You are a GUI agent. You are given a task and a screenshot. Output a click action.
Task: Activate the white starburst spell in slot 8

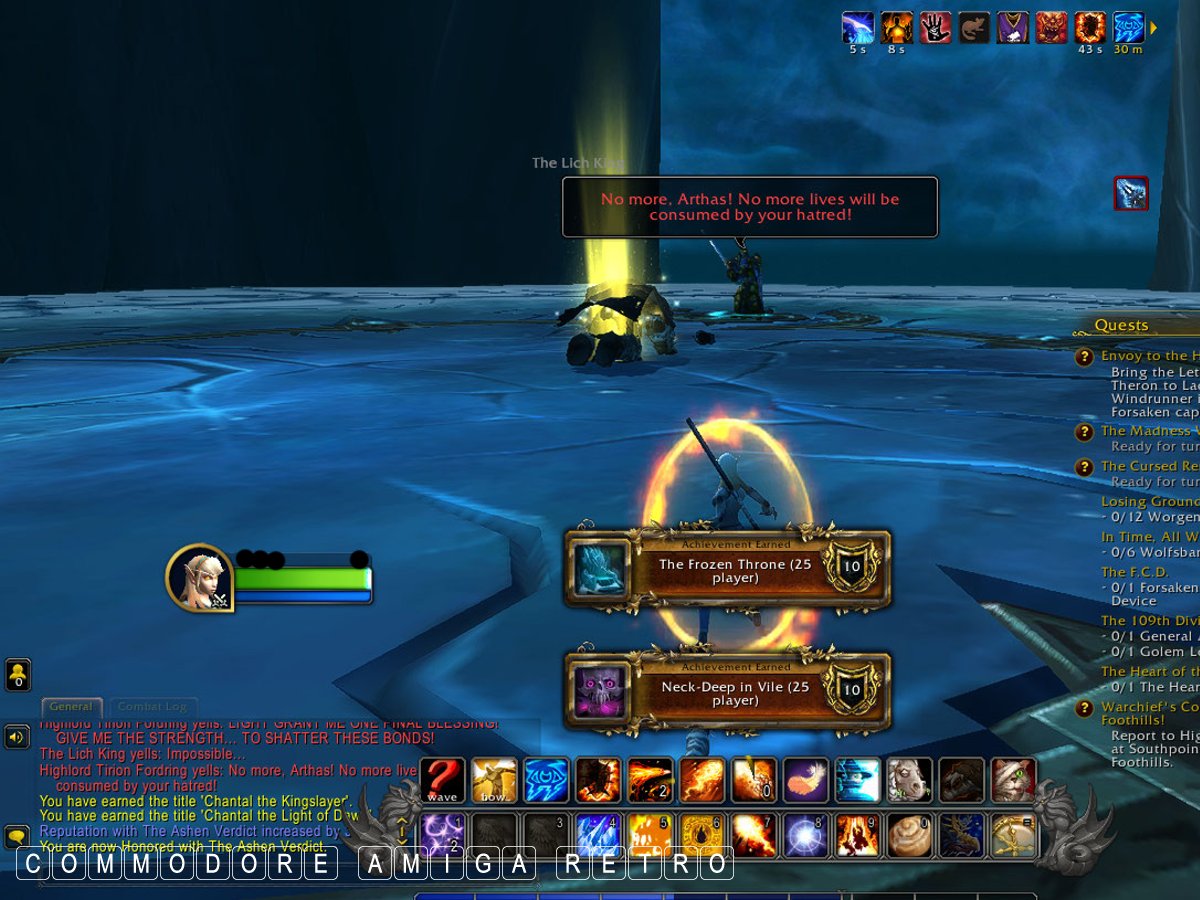806,835
